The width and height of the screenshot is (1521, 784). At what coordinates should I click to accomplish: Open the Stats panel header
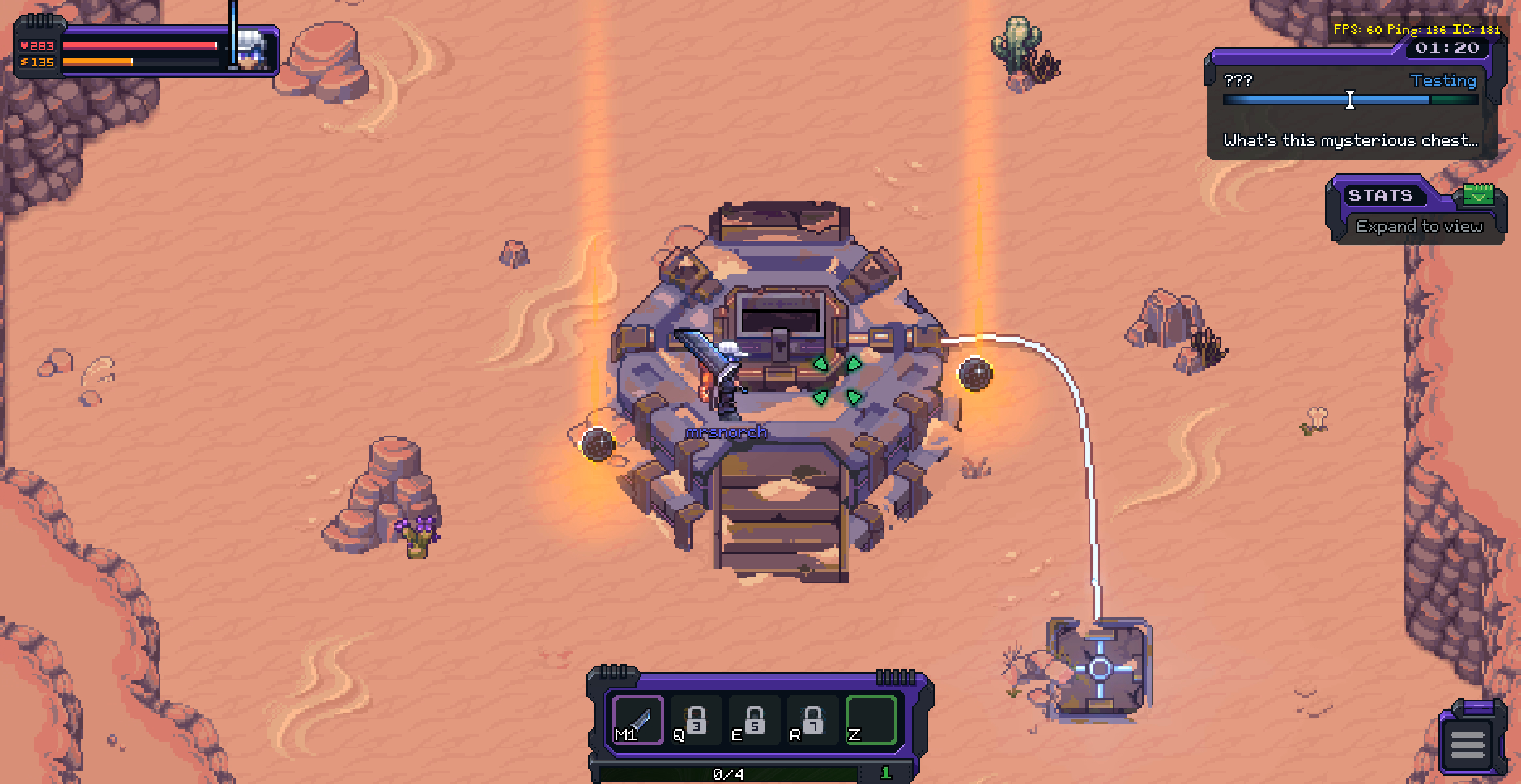pos(1380,195)
